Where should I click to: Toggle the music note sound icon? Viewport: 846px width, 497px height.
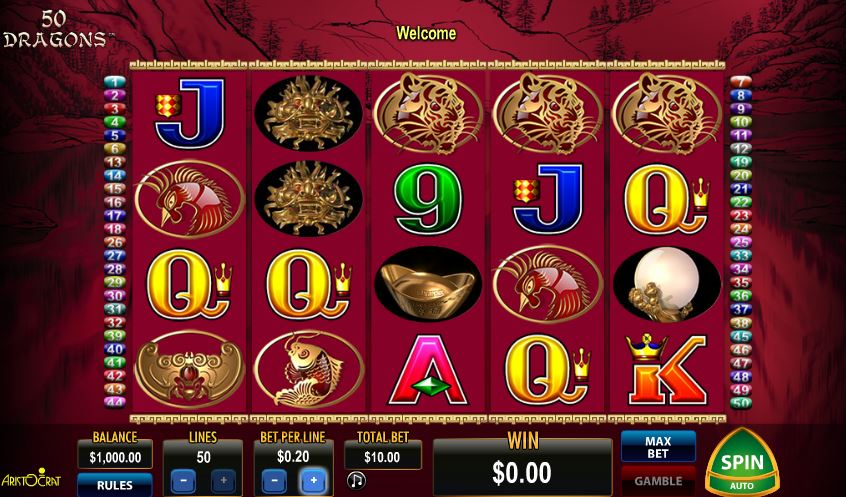[356, 481]
